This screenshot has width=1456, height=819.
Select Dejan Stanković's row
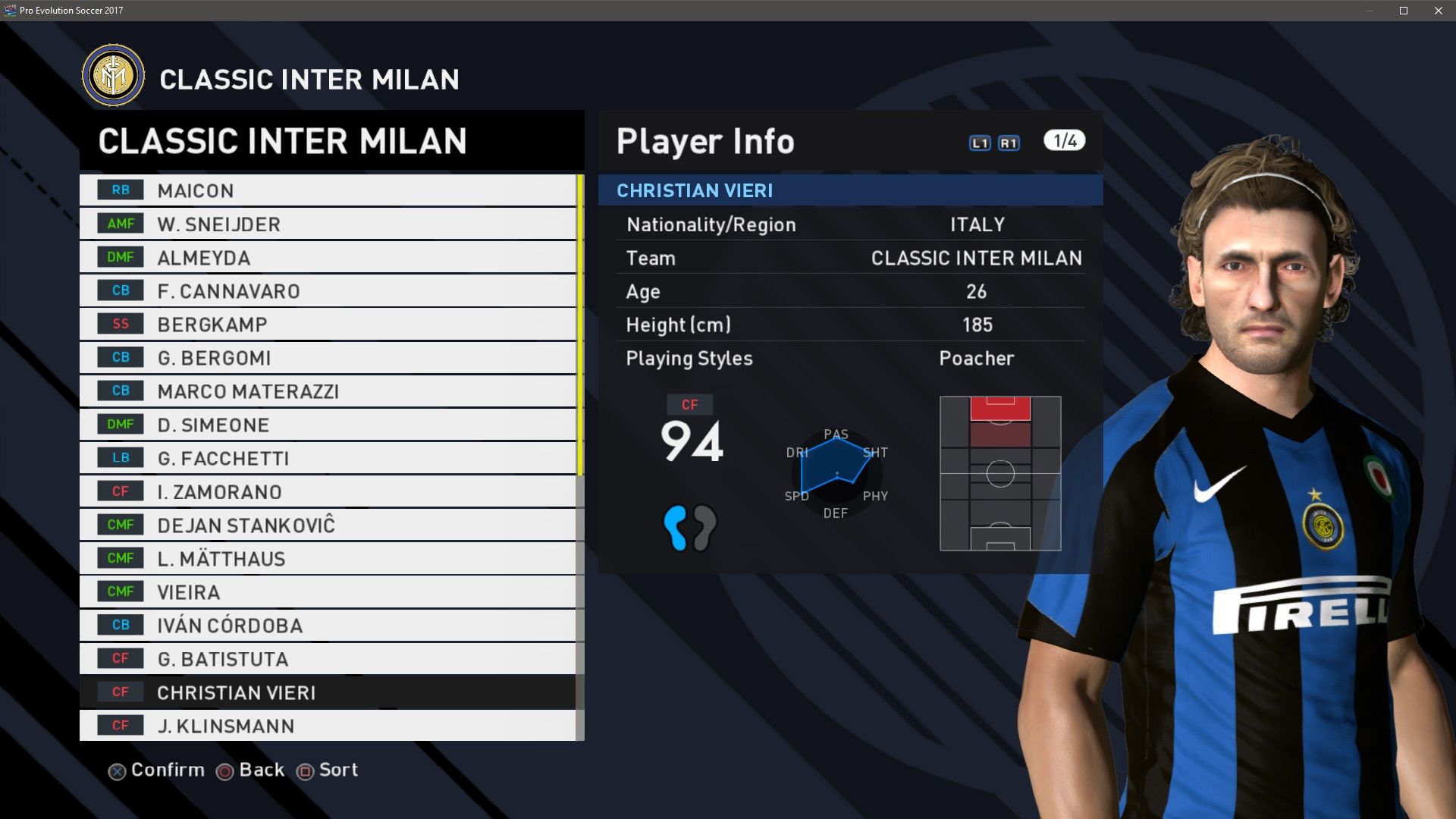(x=328, y=525)
